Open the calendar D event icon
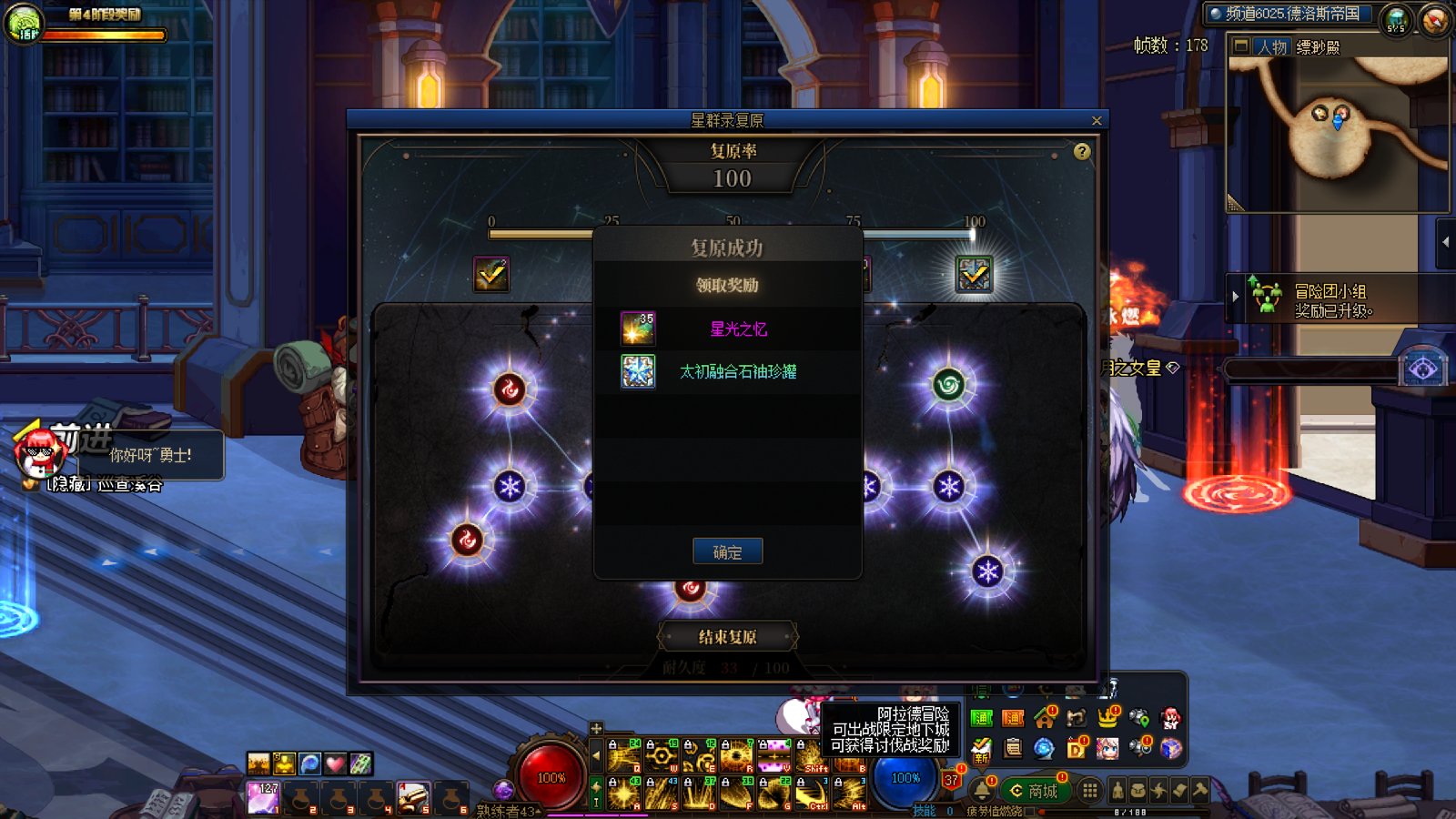 click(x=1077, y=748)
